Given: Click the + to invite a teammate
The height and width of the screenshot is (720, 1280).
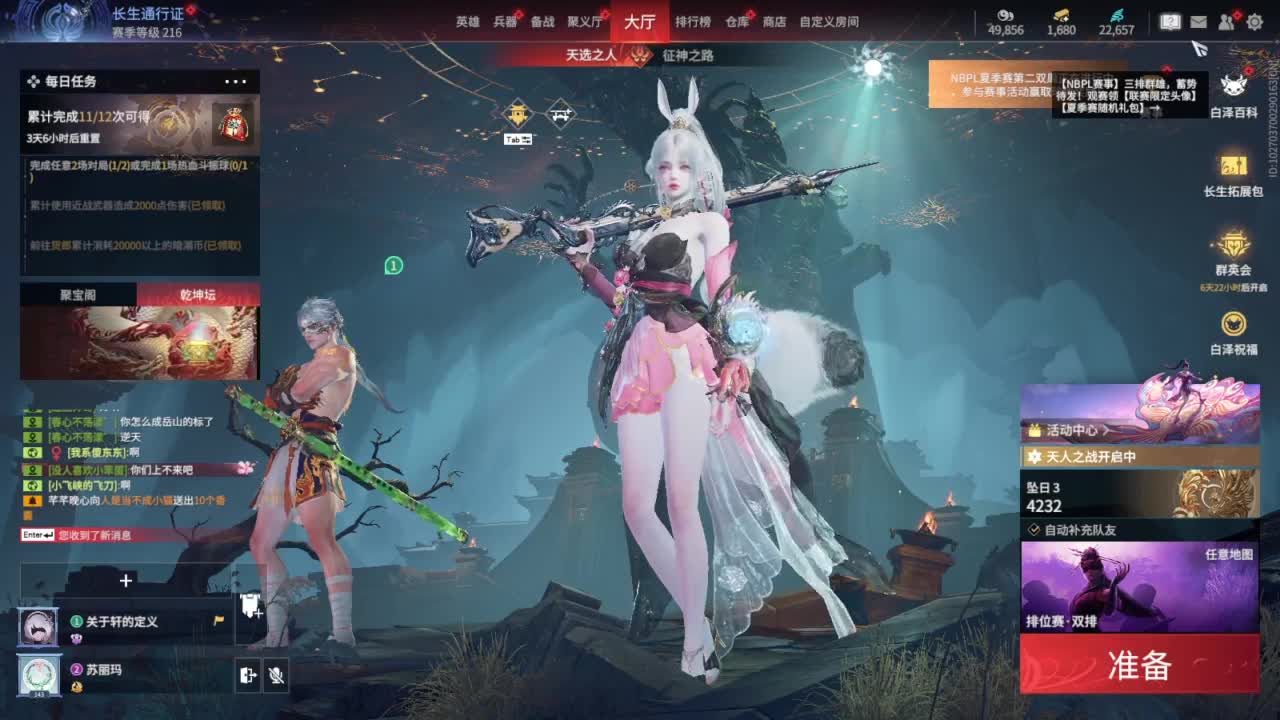Looking at the screenshot, I should click(124, 580).
